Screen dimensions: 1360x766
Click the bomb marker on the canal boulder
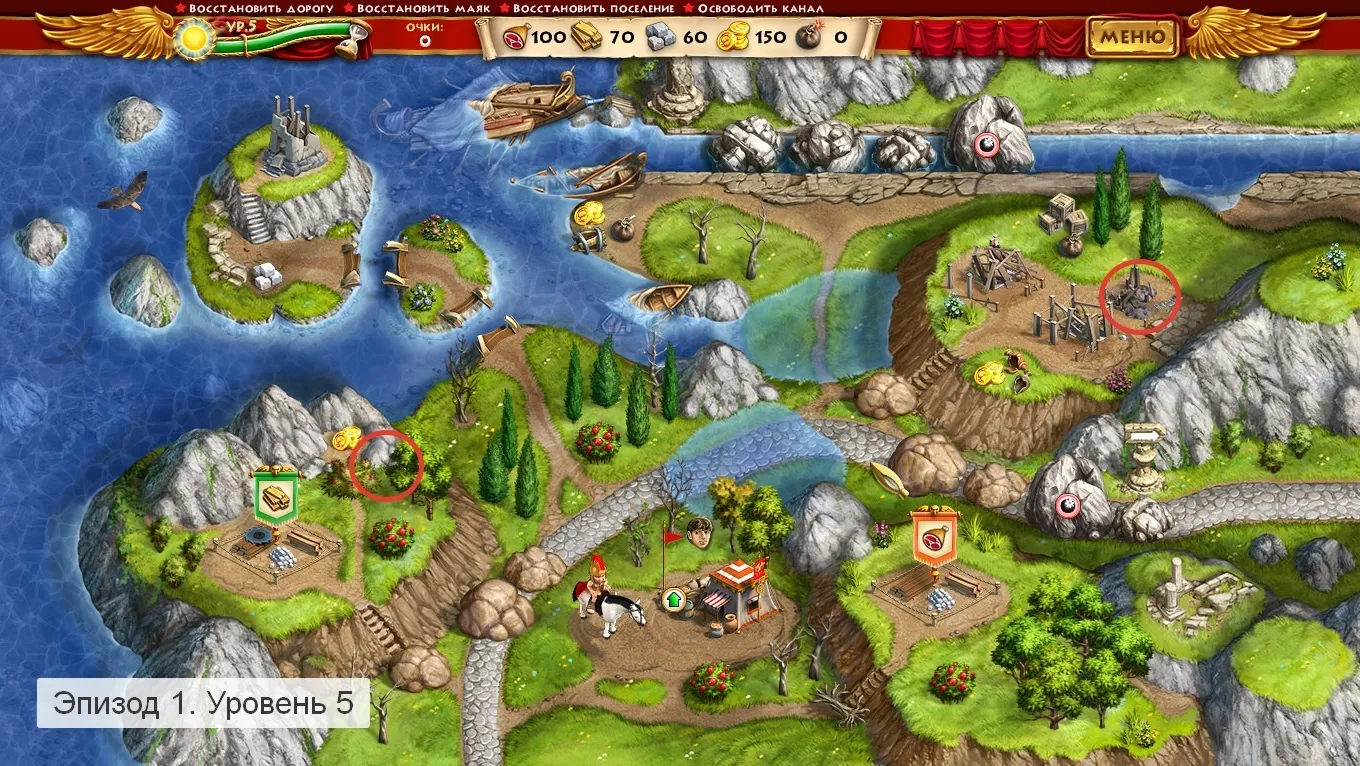click(986, 145)
